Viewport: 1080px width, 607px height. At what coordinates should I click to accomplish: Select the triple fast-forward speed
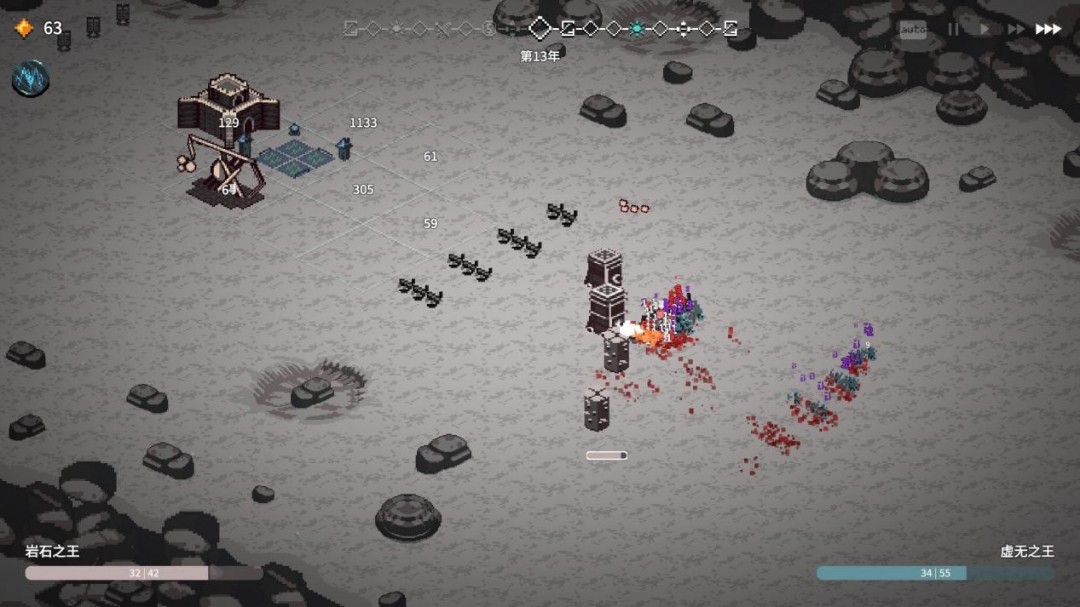pyautogui.click(x=1048, y=29)
